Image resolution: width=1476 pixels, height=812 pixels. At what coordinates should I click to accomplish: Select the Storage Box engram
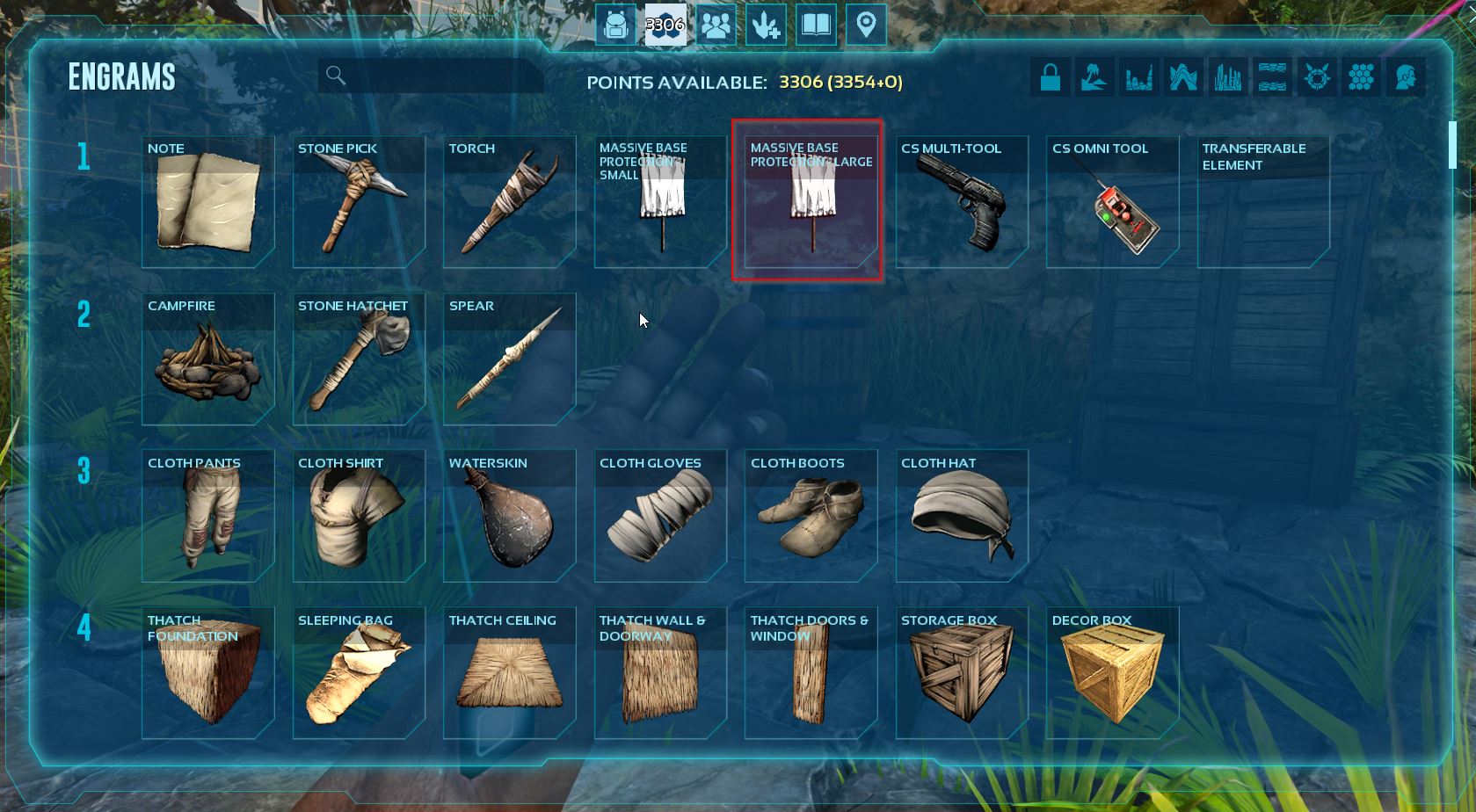(962, 674)
